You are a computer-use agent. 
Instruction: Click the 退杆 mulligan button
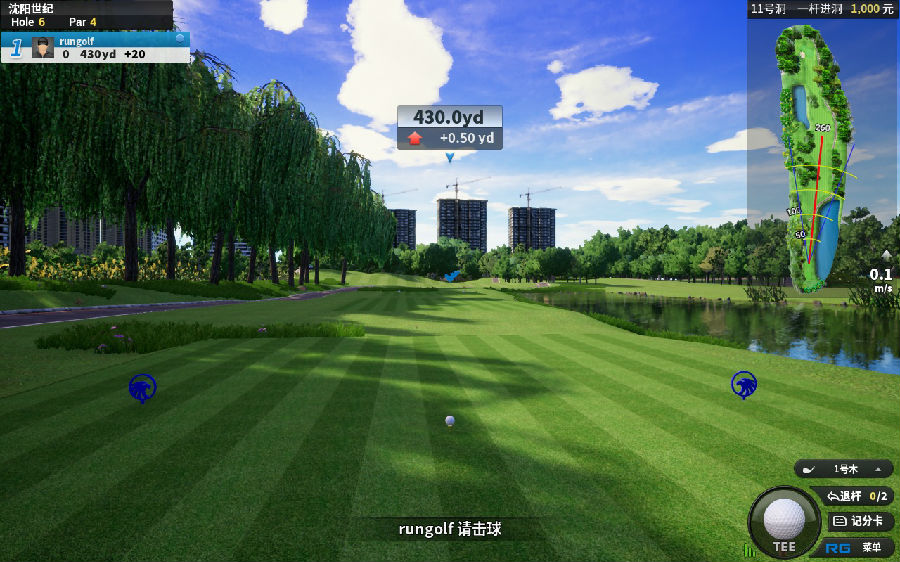(856, 496)
